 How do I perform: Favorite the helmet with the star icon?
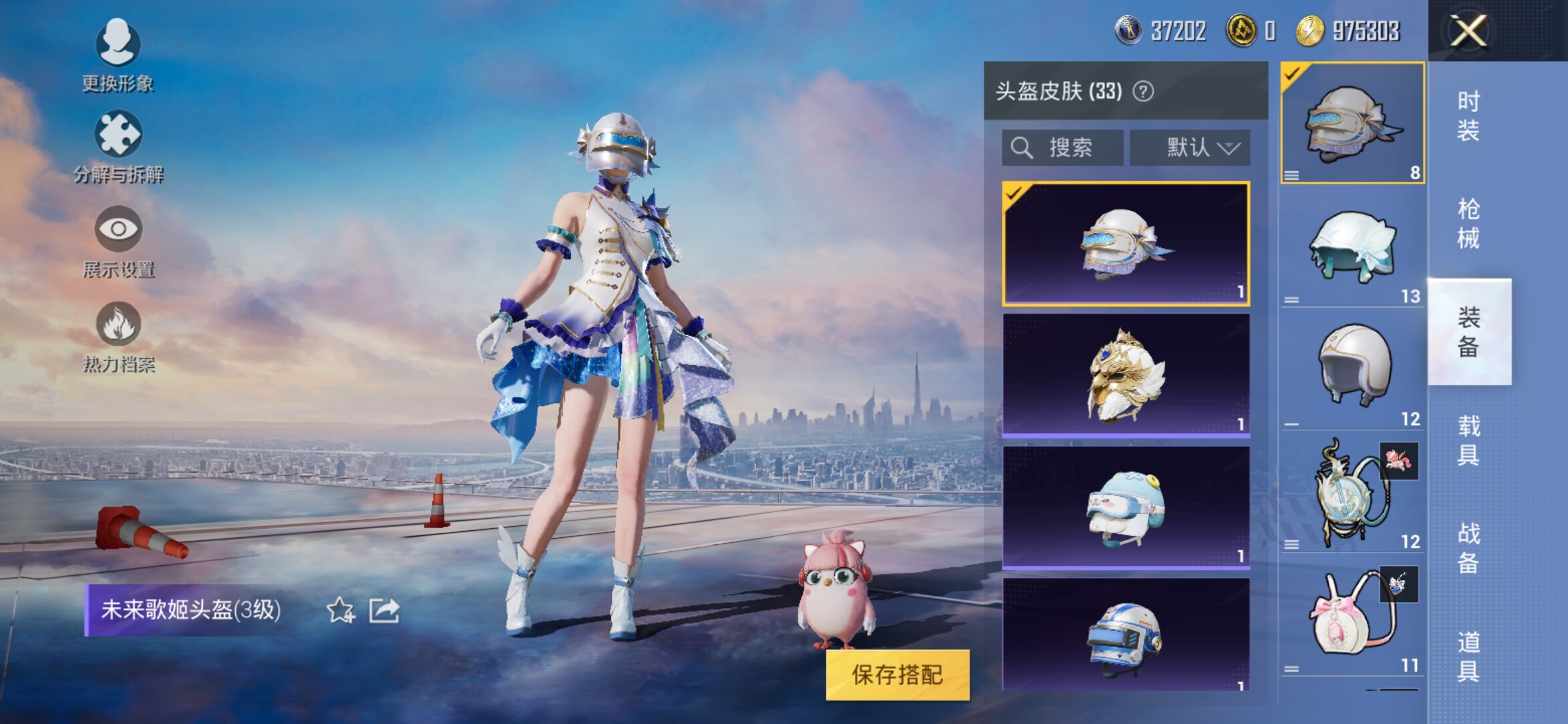[x=340, y=610]
